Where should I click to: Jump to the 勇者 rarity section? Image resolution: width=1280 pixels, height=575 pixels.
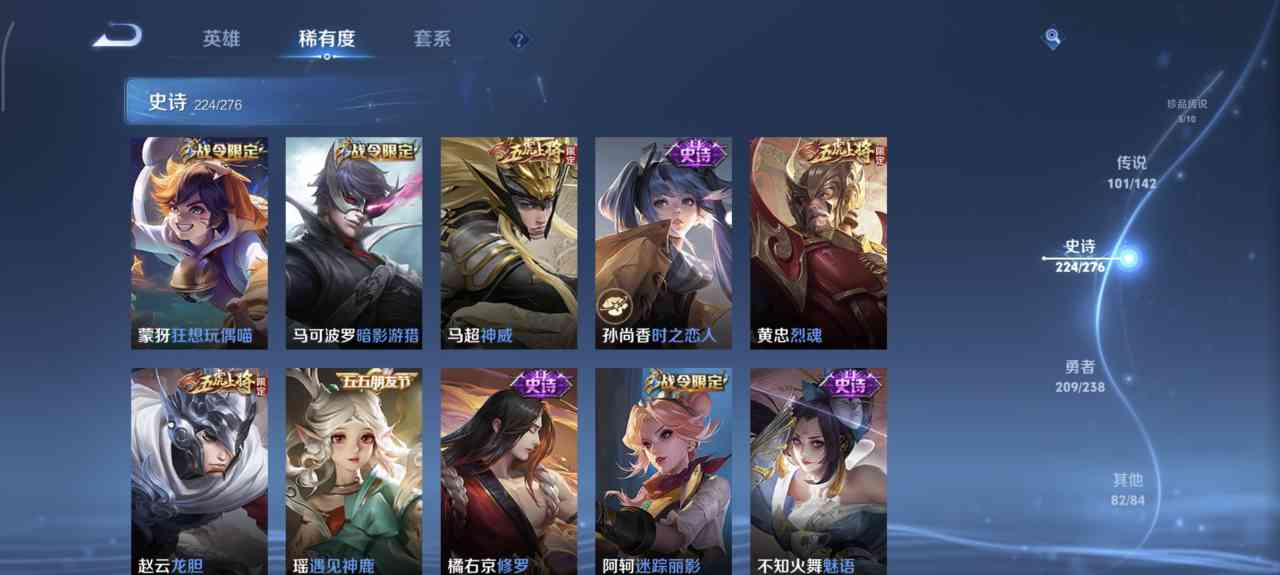click(1080, 376)
